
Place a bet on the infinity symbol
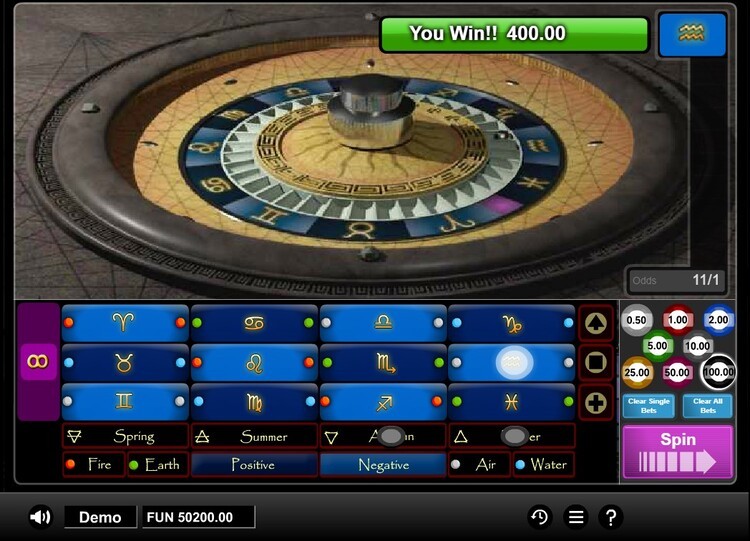(39, 361)
